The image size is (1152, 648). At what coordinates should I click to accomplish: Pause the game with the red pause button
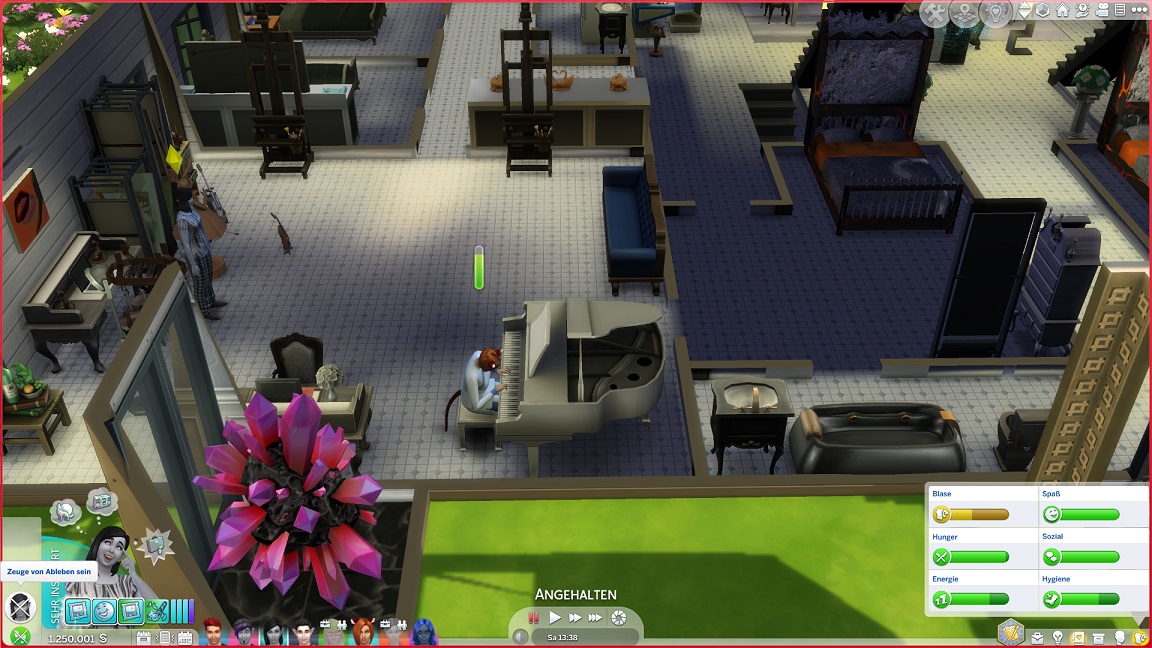pos(533,618)
